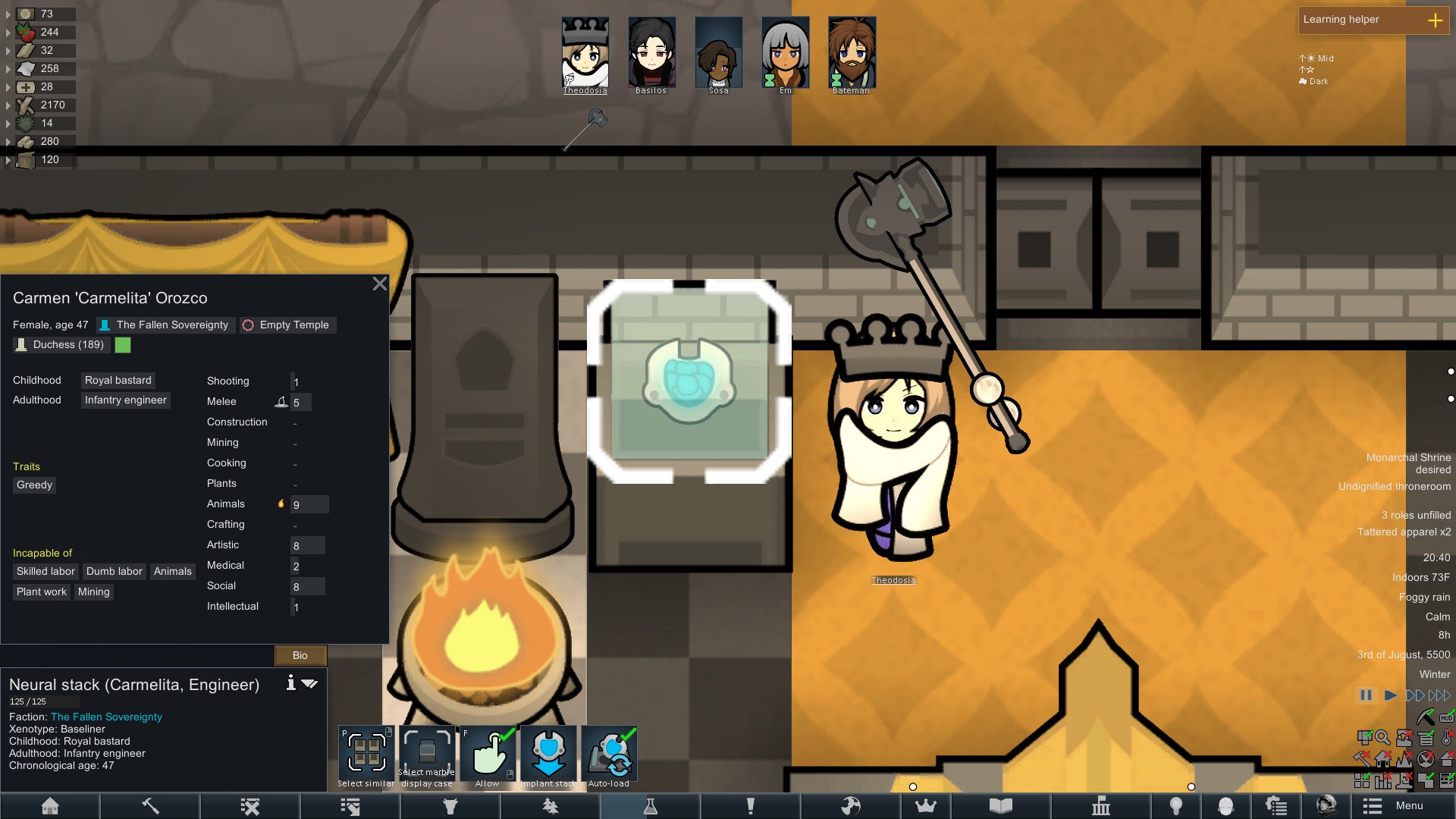The height and width of the screenshot is (819, 1456).
Task: Toggle Auto-load for the neural stack
Action: coord(609,753)
